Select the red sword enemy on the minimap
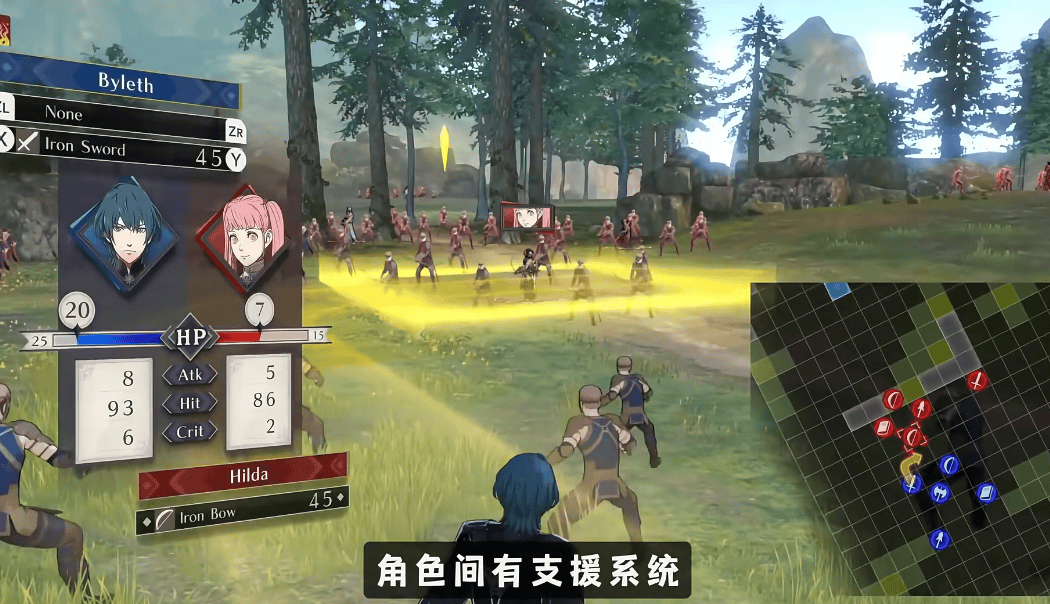Viewport: 1050px width, 604px height. pos(977,380)
